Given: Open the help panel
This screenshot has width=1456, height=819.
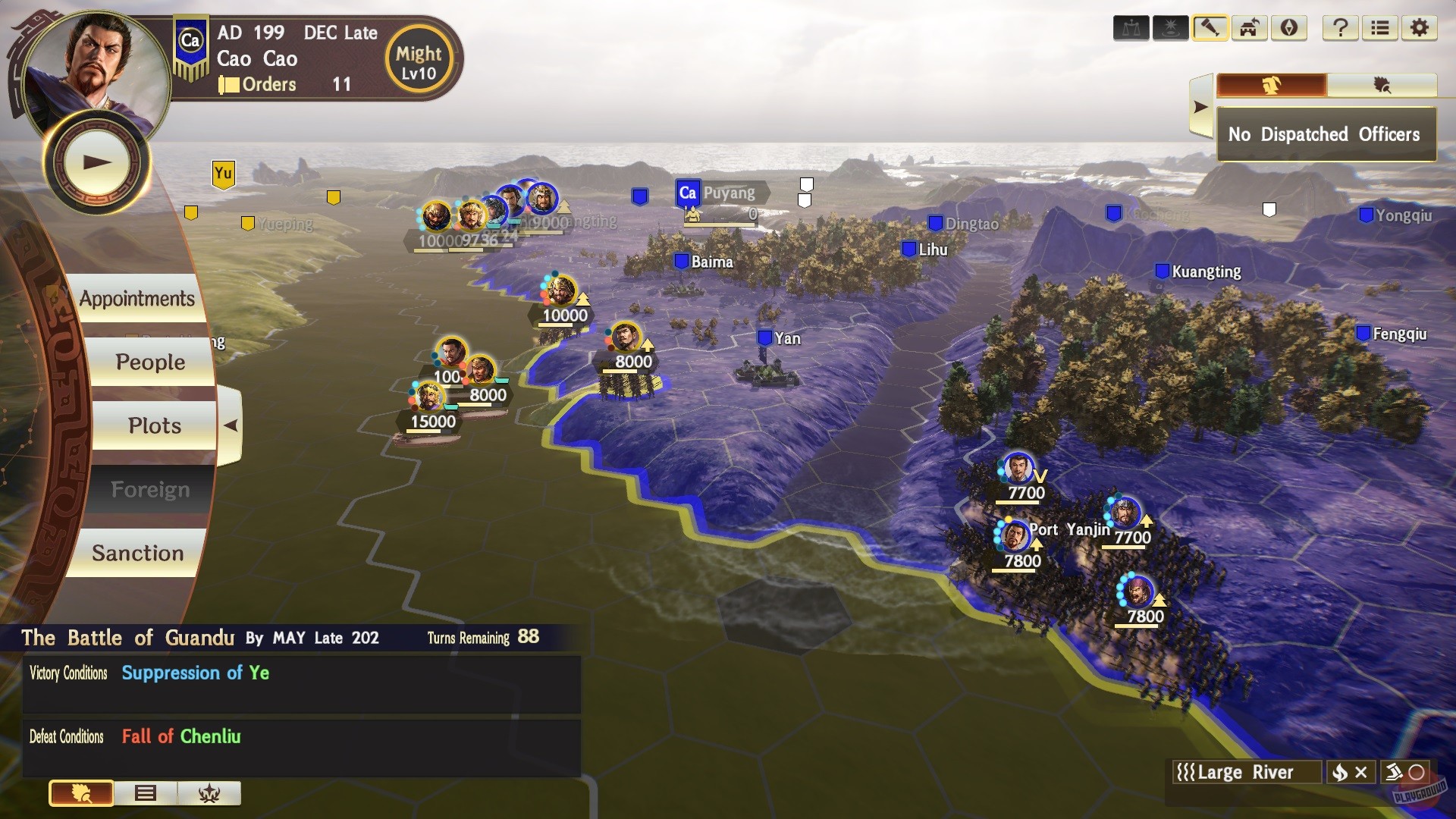Looking at the screenshot, I should (x=1340, y=28).
